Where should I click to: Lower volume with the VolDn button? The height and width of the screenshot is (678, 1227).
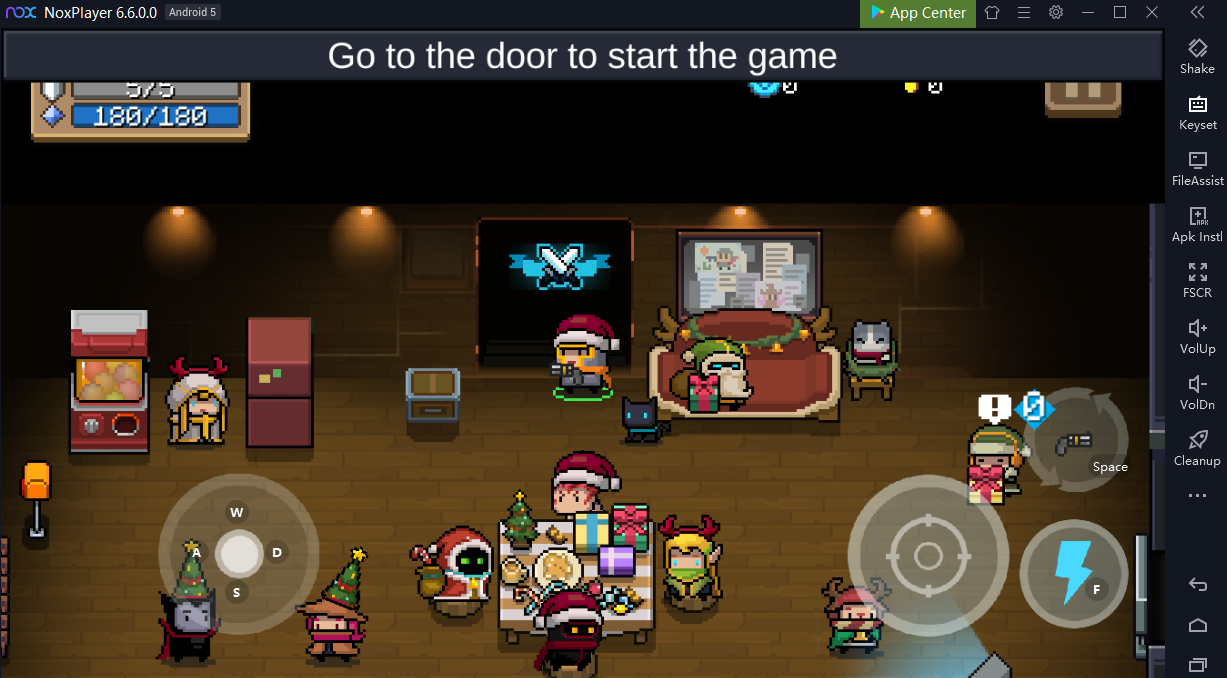(1197, 391)
